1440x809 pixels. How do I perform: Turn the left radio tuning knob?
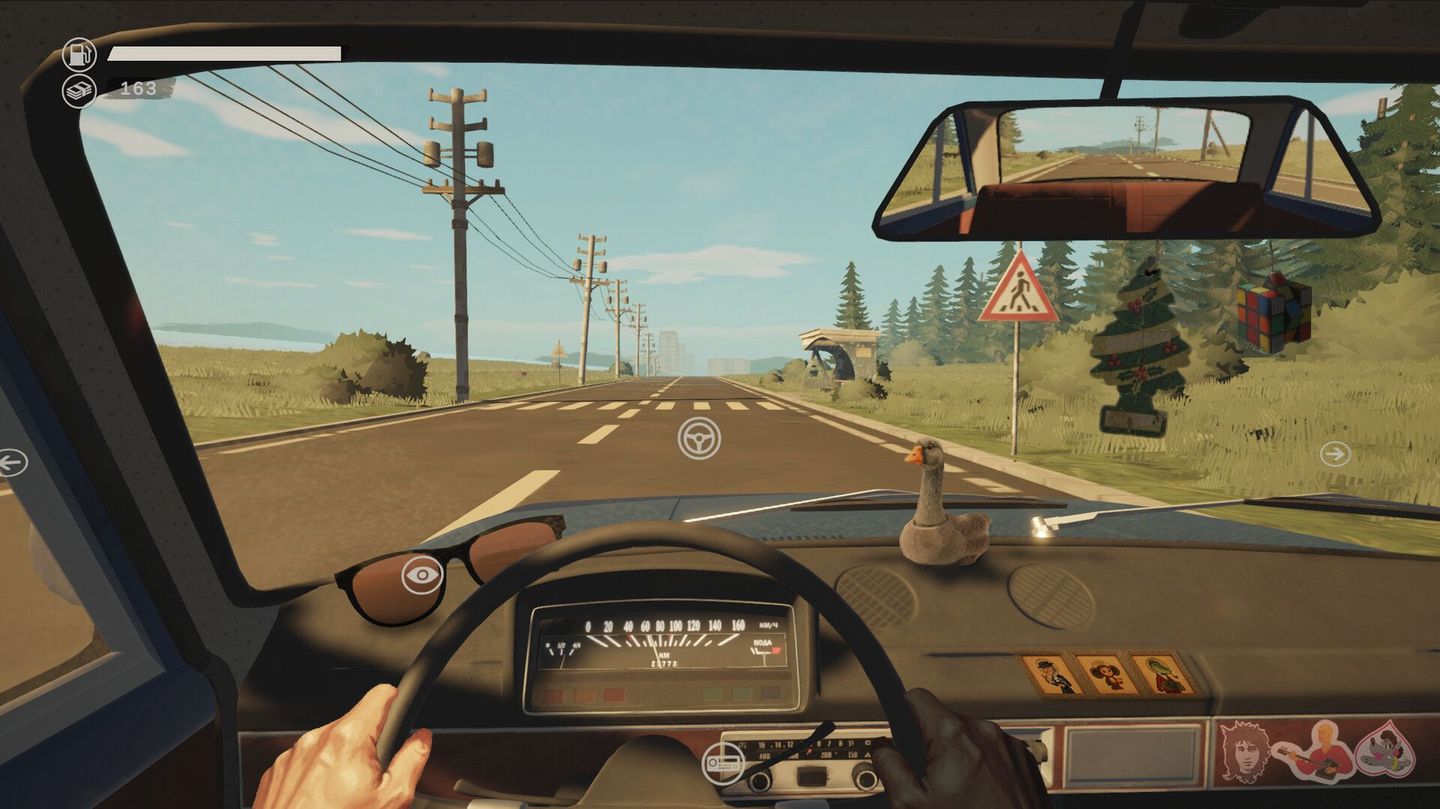click(760, 779)
